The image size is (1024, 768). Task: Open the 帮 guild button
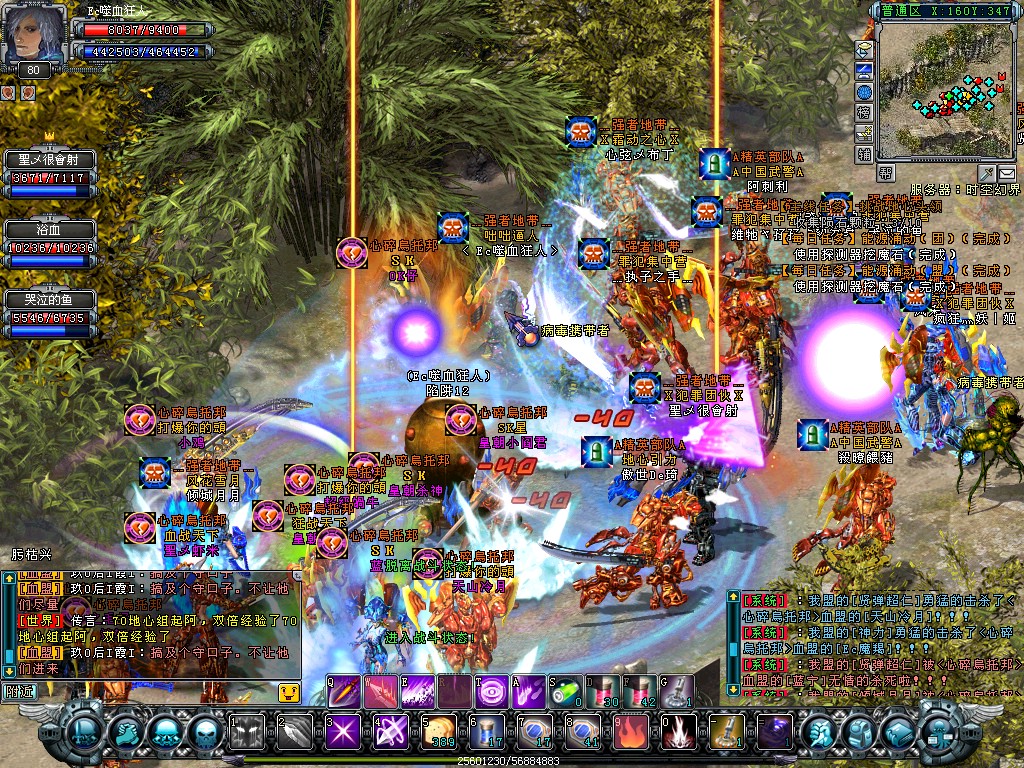click(885, 173)
